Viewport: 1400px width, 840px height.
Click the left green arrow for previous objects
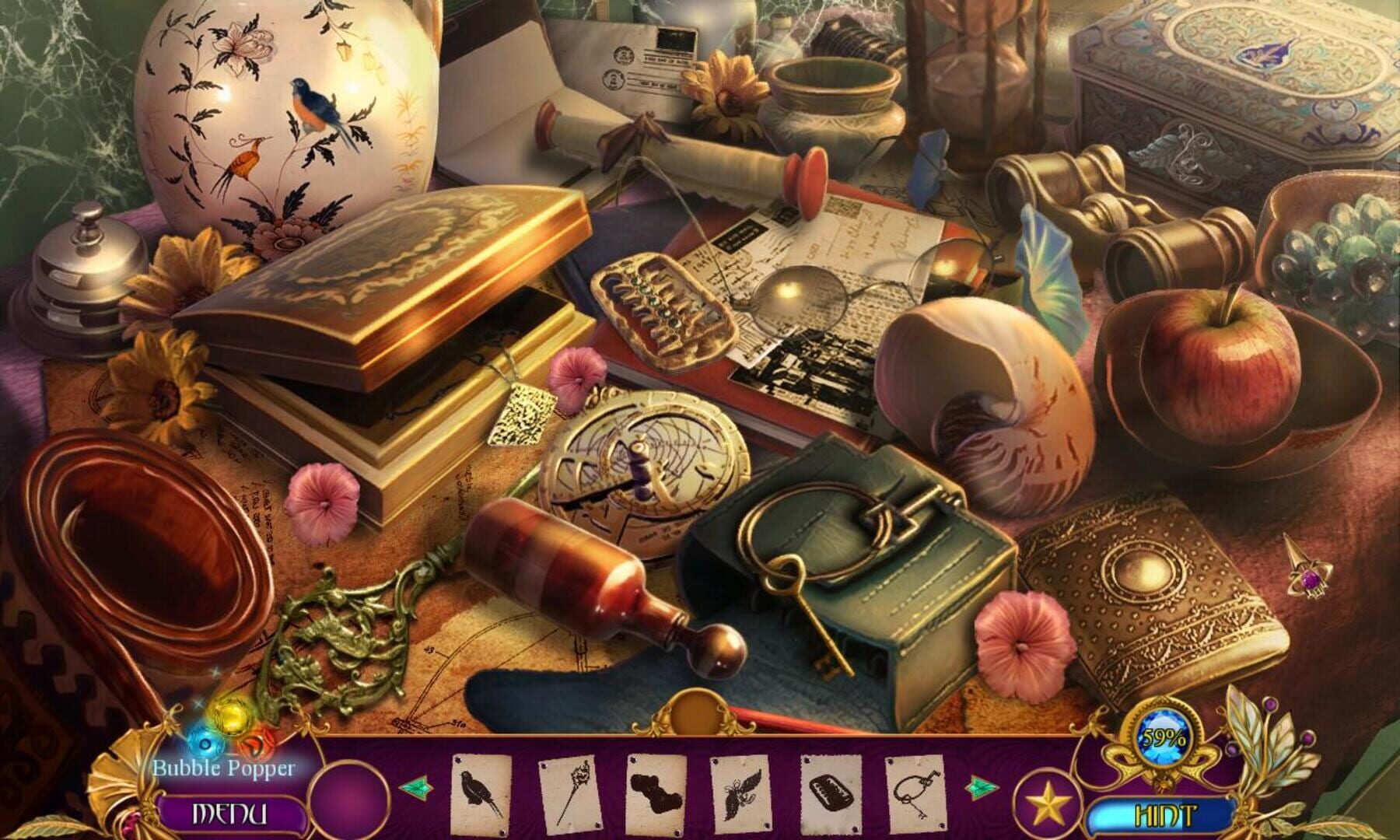point(418,787)
